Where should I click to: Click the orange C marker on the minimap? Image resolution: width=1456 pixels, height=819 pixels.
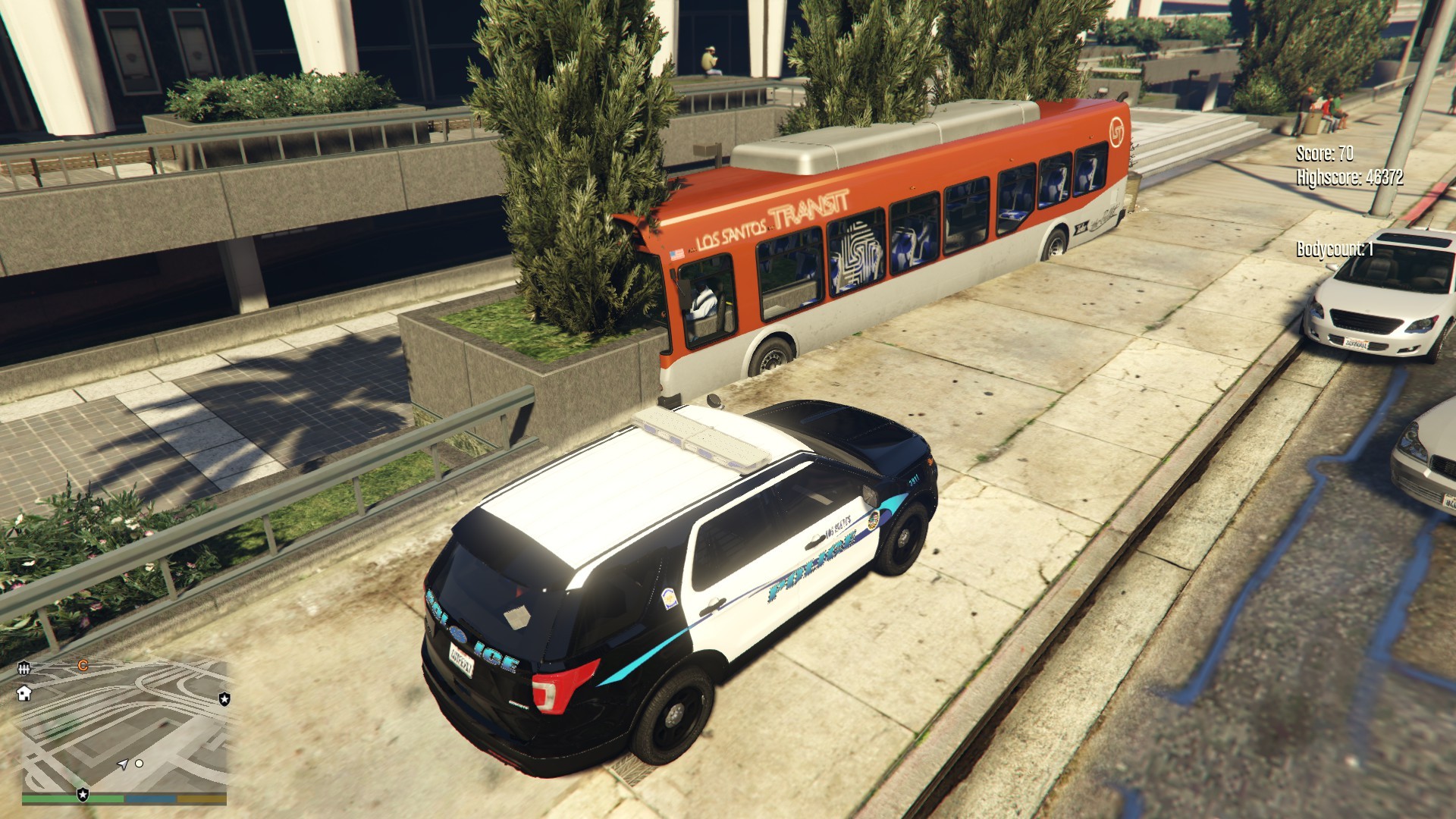[x=83, y=666]
